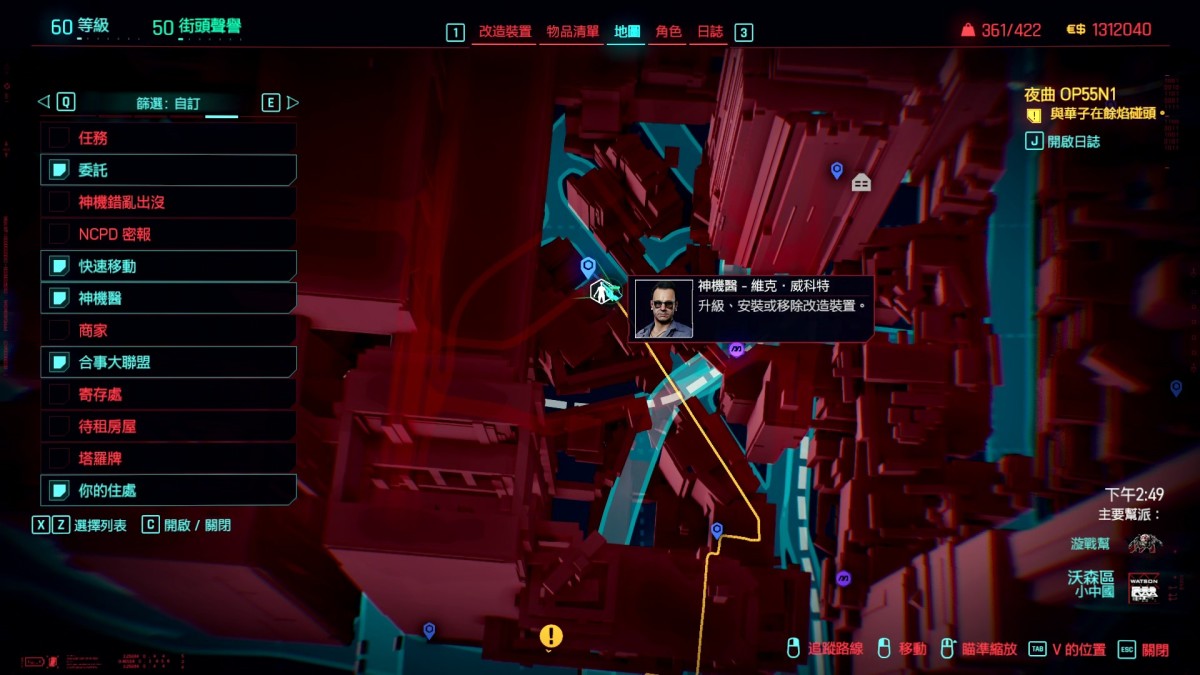This screenshot has height=675, width=1200.
Task: Click the yellow exclamation quest marker
Action: 551,635
